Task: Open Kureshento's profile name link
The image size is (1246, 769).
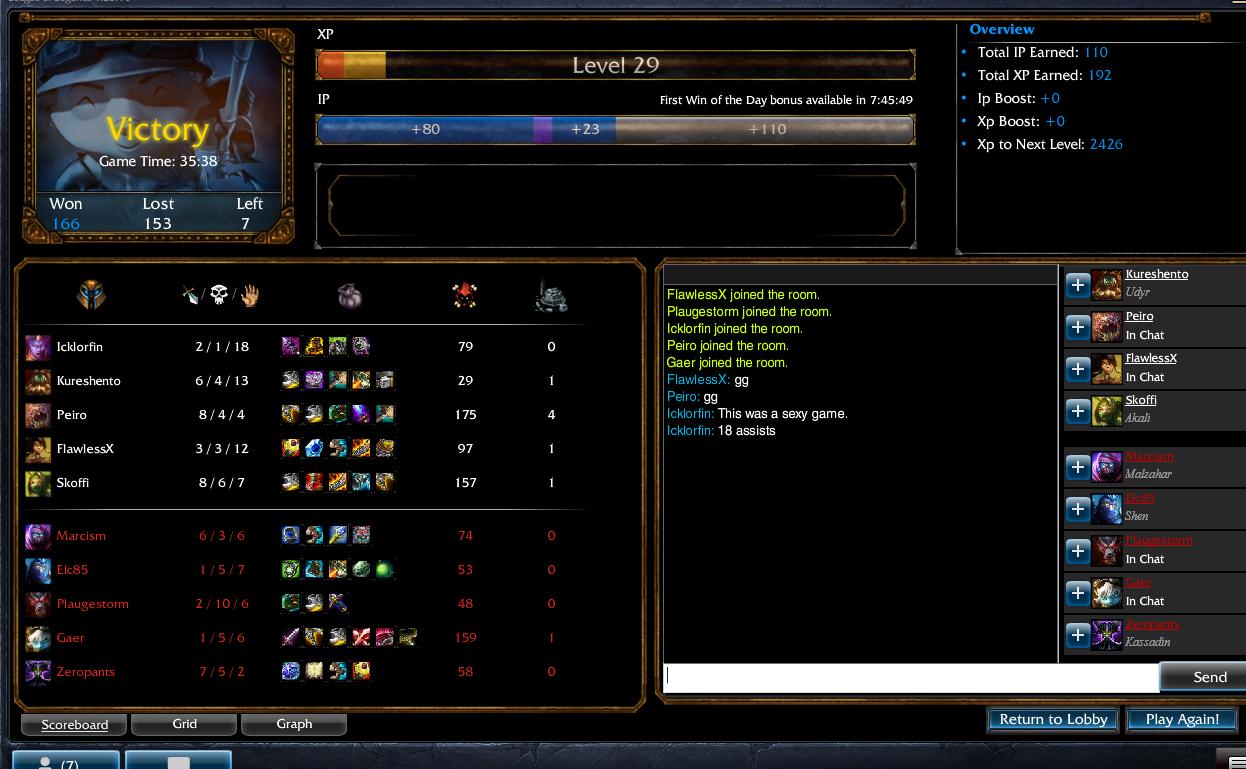Action: coord(1157,274)
